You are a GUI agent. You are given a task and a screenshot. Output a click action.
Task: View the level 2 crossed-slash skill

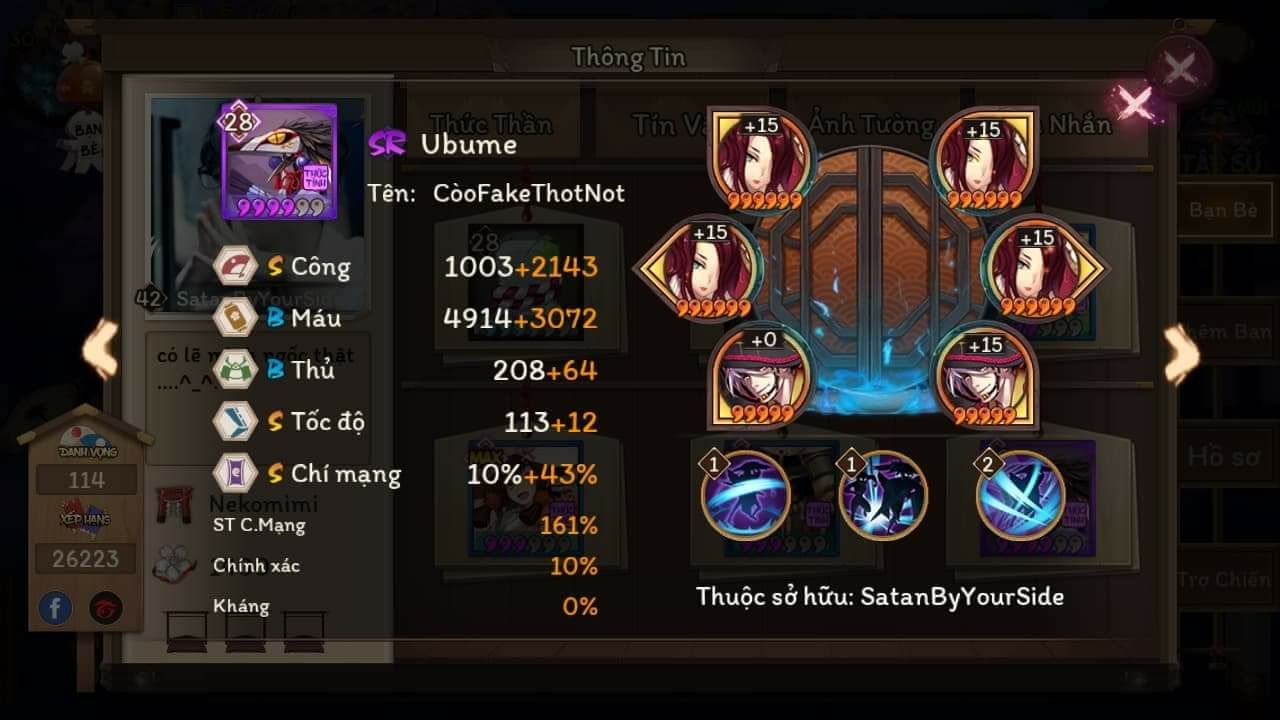click(x=1020, y=494)
